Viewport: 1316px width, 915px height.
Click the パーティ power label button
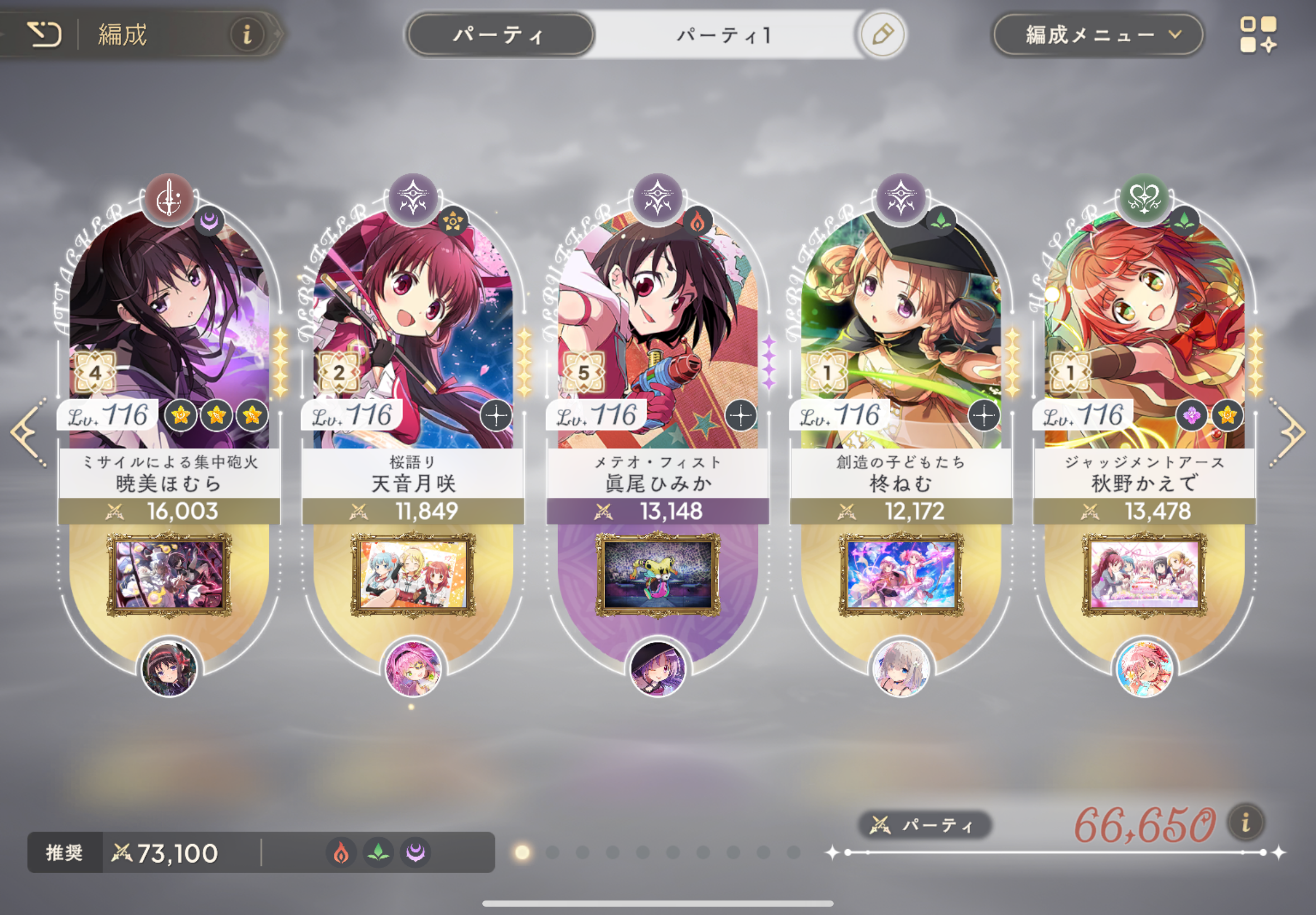pyautogui.click(x=923, y=826)
